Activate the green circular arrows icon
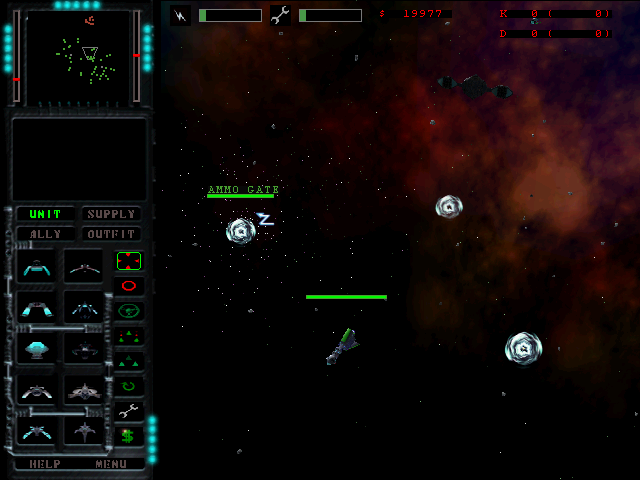 click(128, 385)
